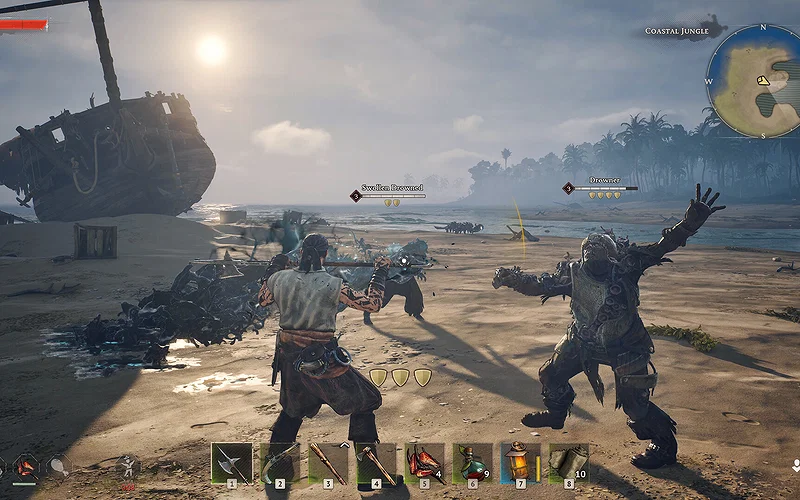
Task: Toggle the lantern in hotbar slot 7
Action: point(520,463)
